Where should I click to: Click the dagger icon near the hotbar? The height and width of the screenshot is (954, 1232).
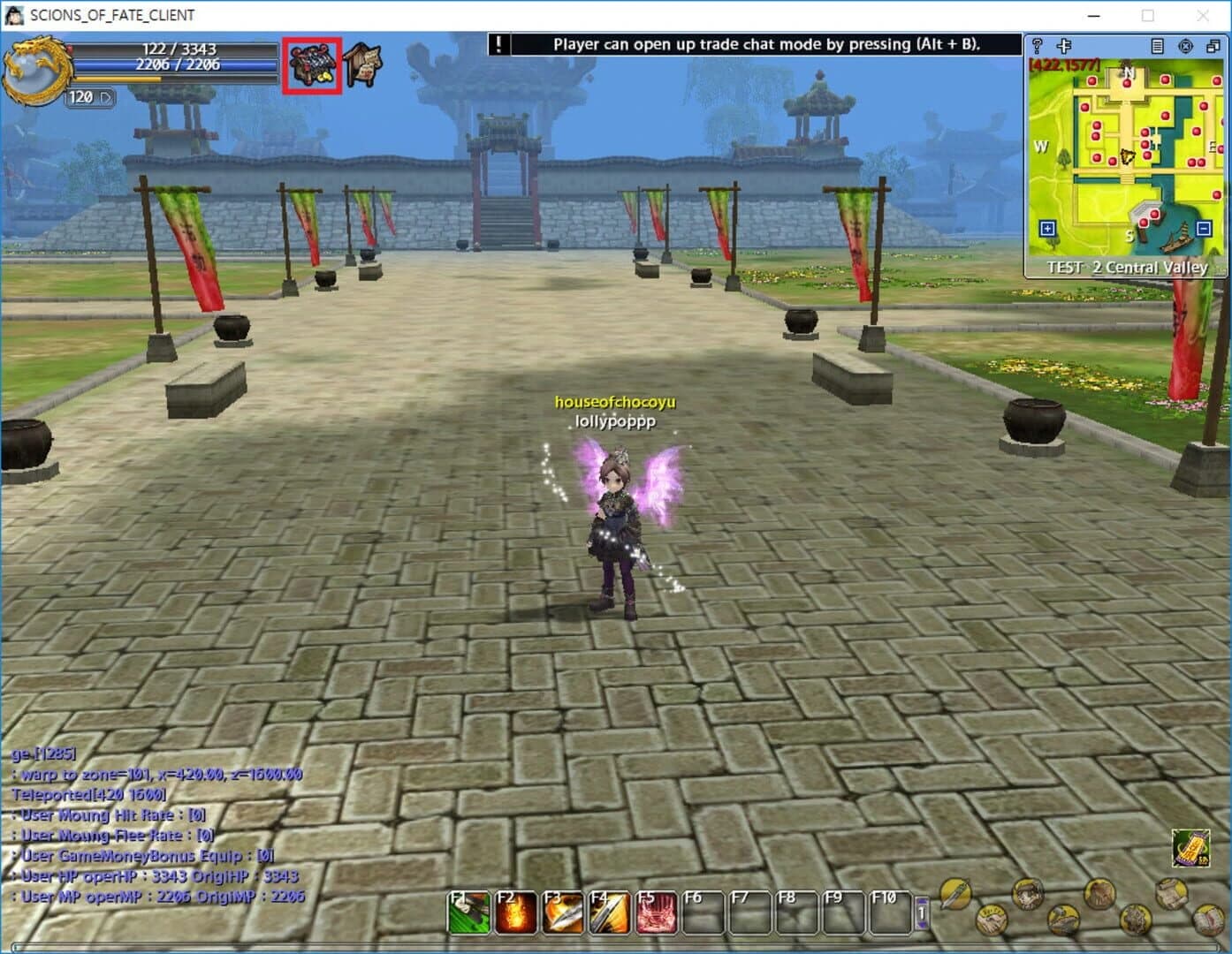(x=954, y=894)
